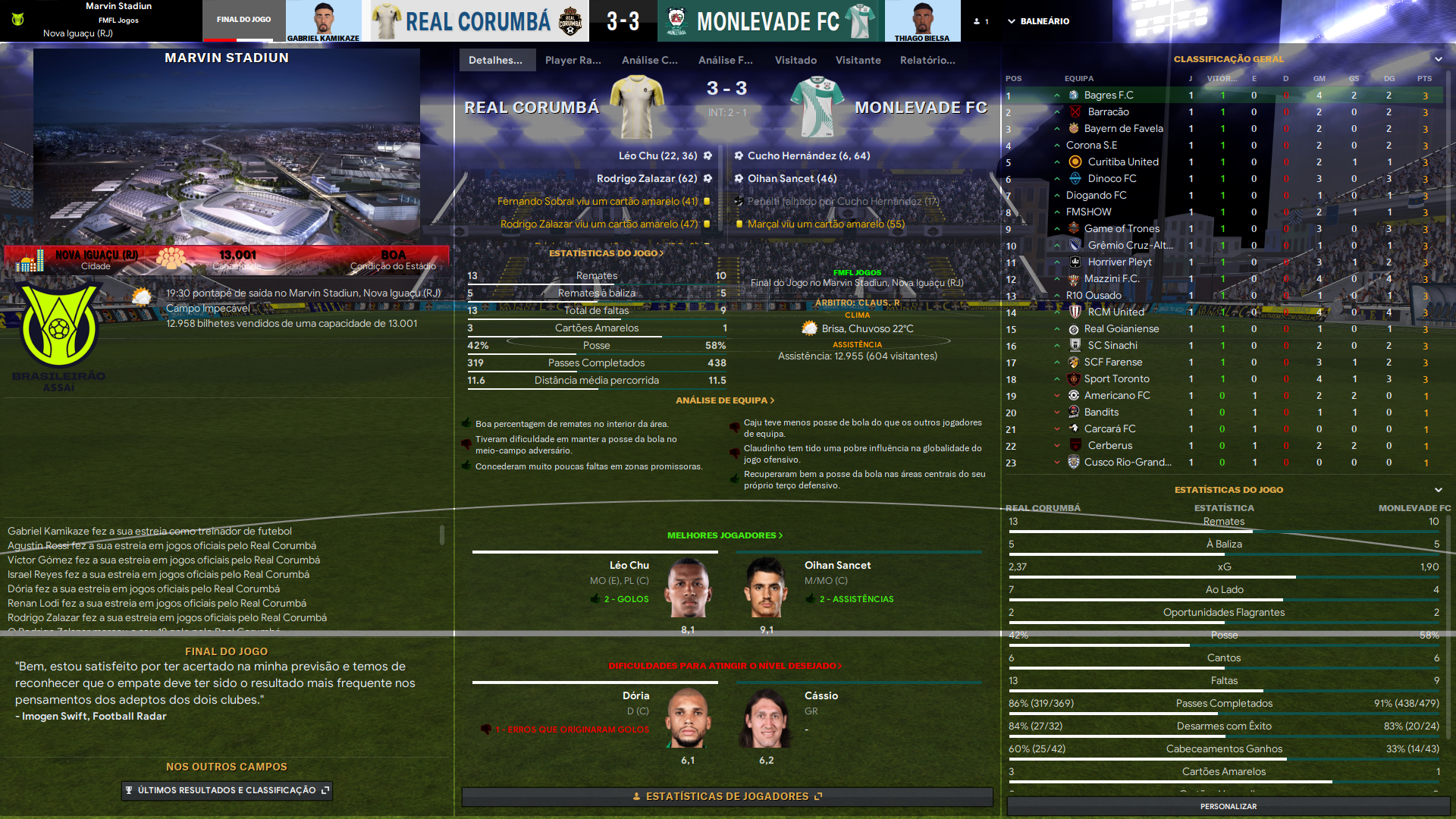Viewport: 1456px width, 819px height.
Task: Open the Melhores Jogadores link
Action: pos(724,535)
